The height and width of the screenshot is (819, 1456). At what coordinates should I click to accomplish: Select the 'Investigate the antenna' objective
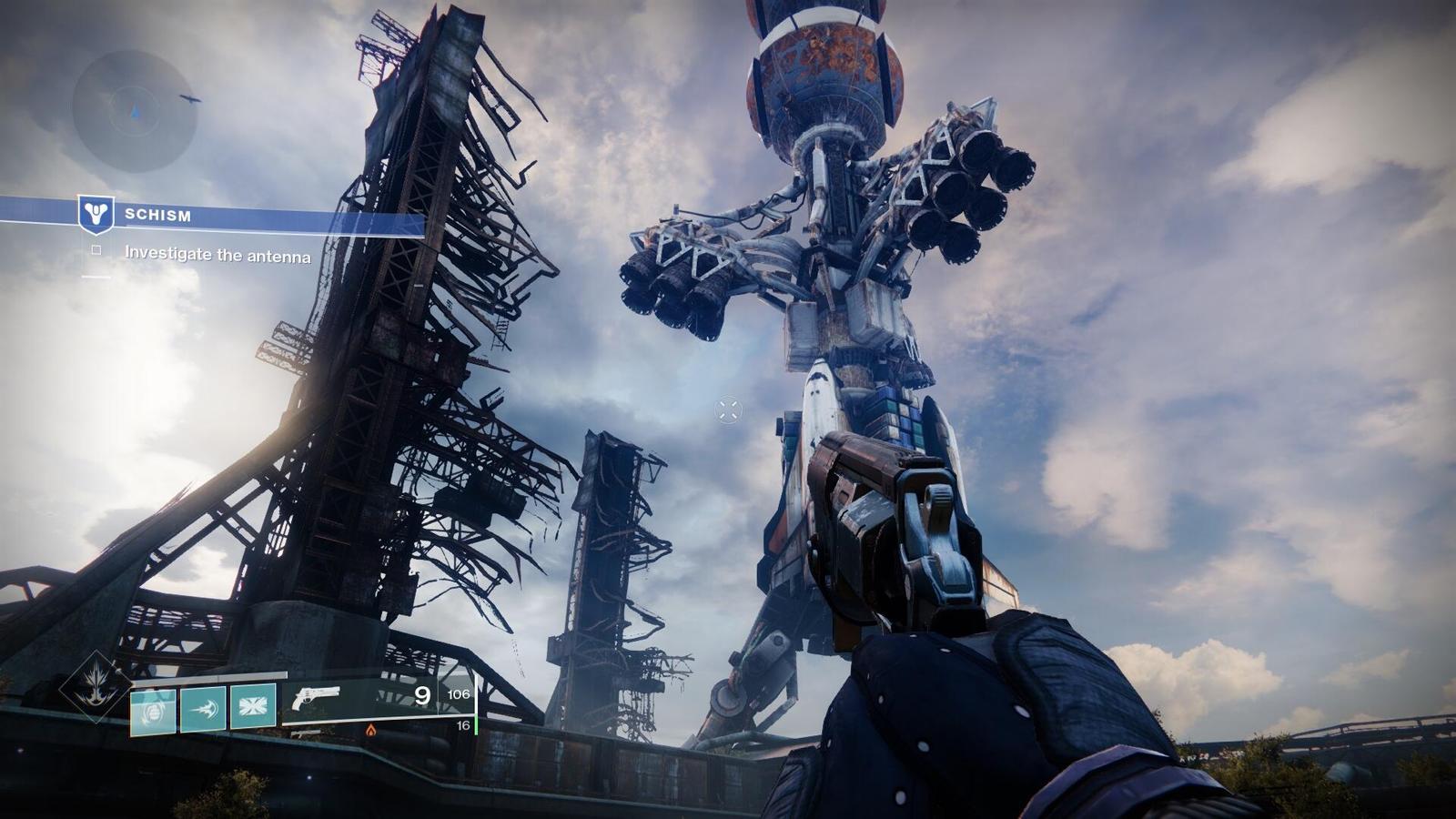coord(217,255)
